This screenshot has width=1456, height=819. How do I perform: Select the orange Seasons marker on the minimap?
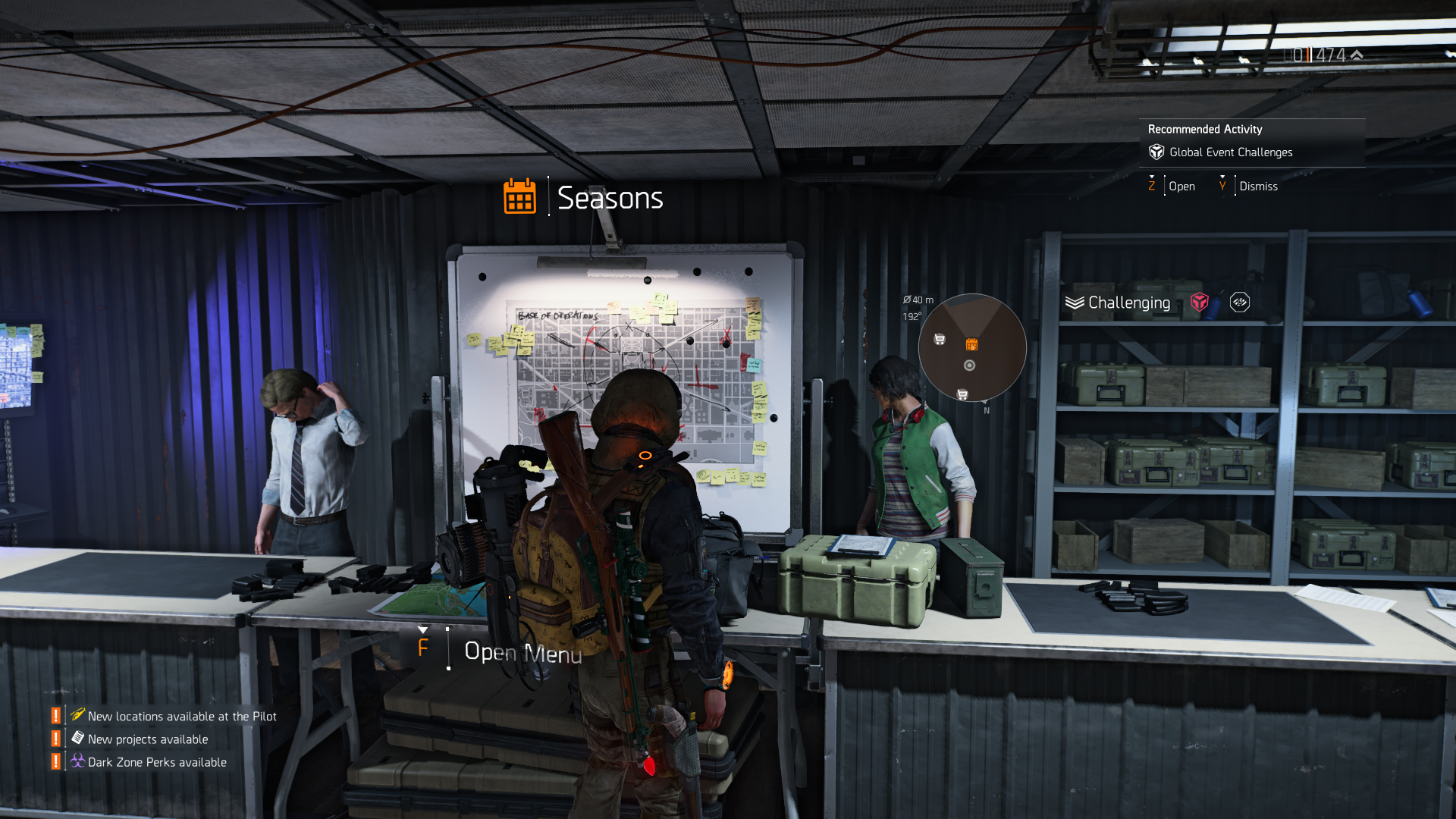pyautogui.click(x=971, y=344)
